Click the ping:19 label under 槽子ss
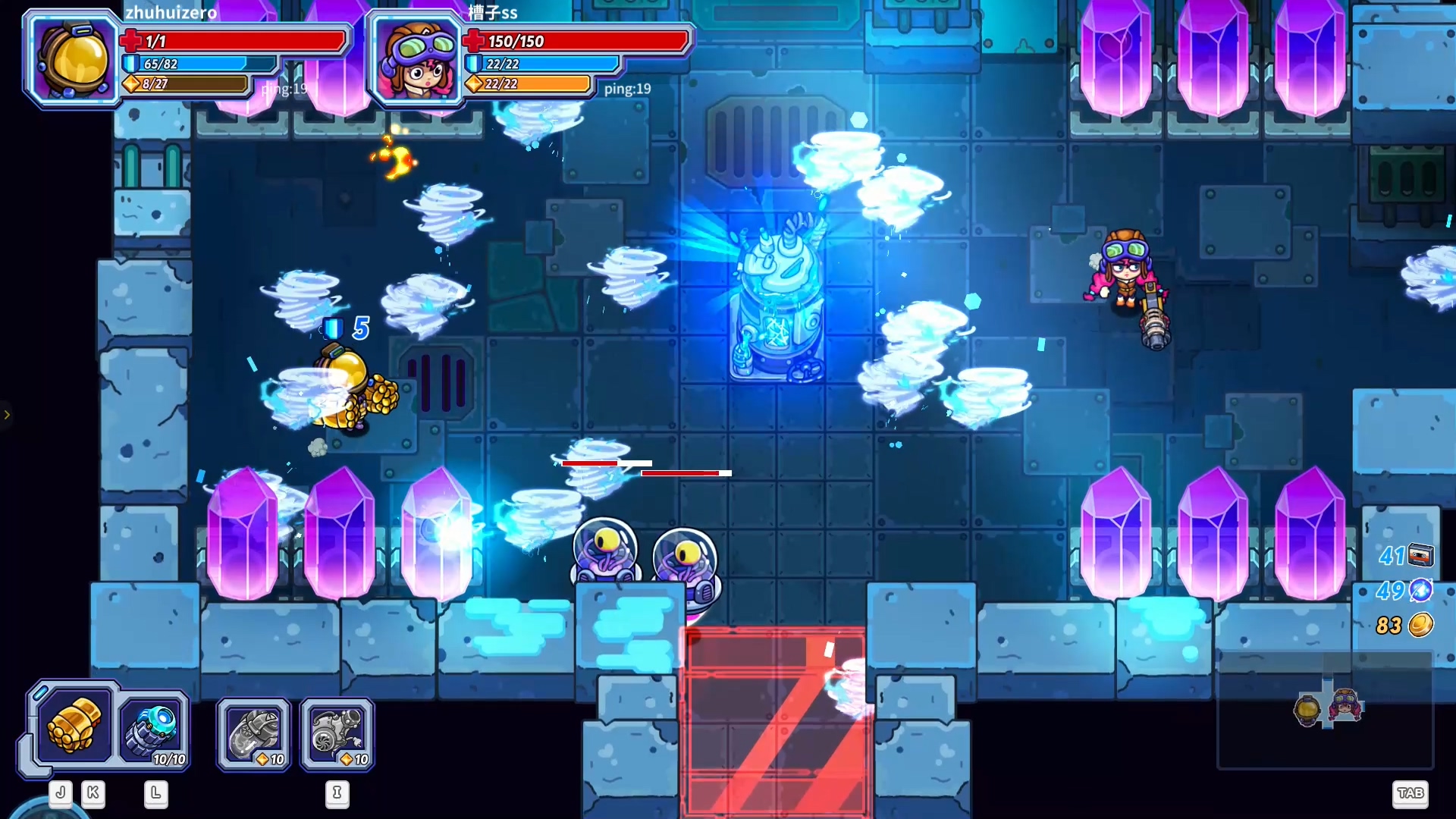The height and width of the screenshot is (819, 1456). (628, 88)
